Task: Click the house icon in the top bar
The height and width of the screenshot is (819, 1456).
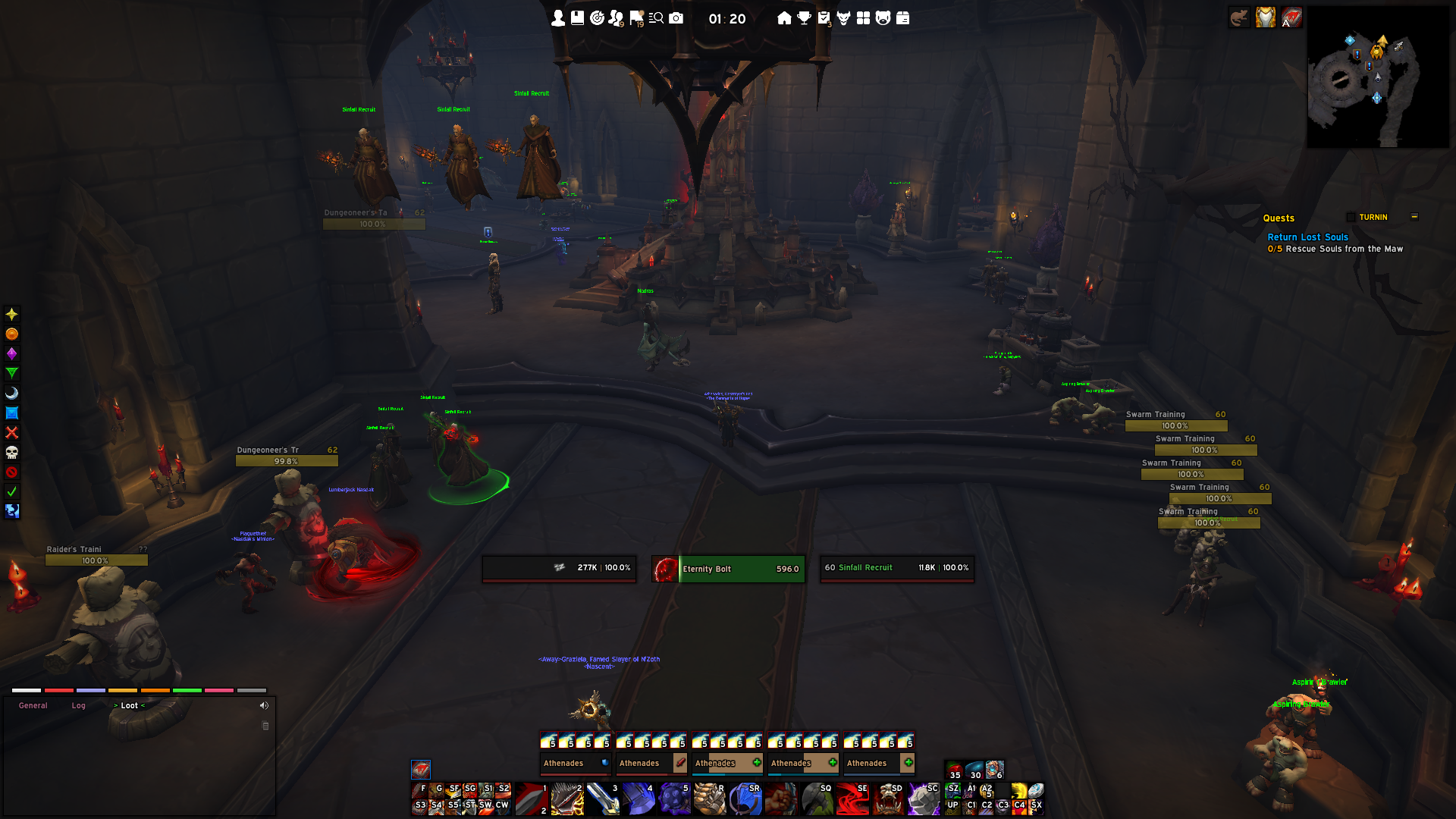Action: [784, 18]
